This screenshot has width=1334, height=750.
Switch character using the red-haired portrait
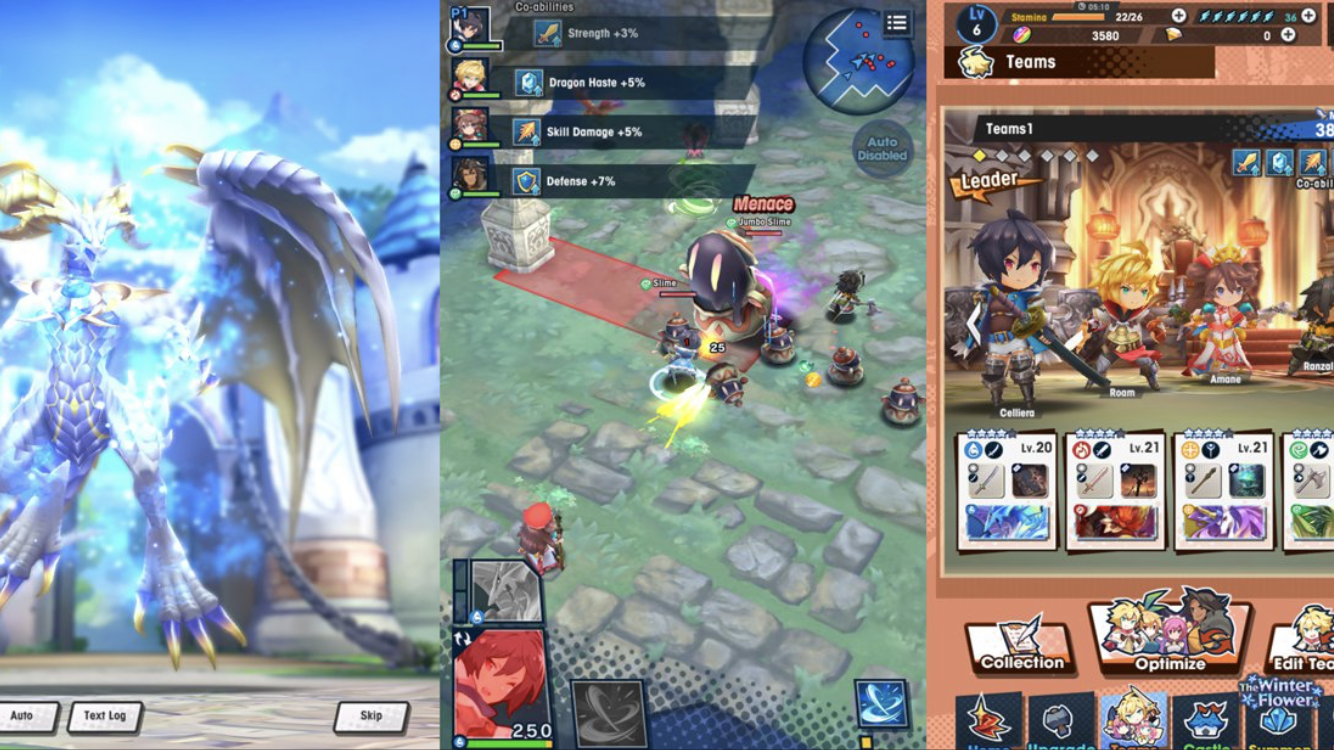click(x=500, y=685)
